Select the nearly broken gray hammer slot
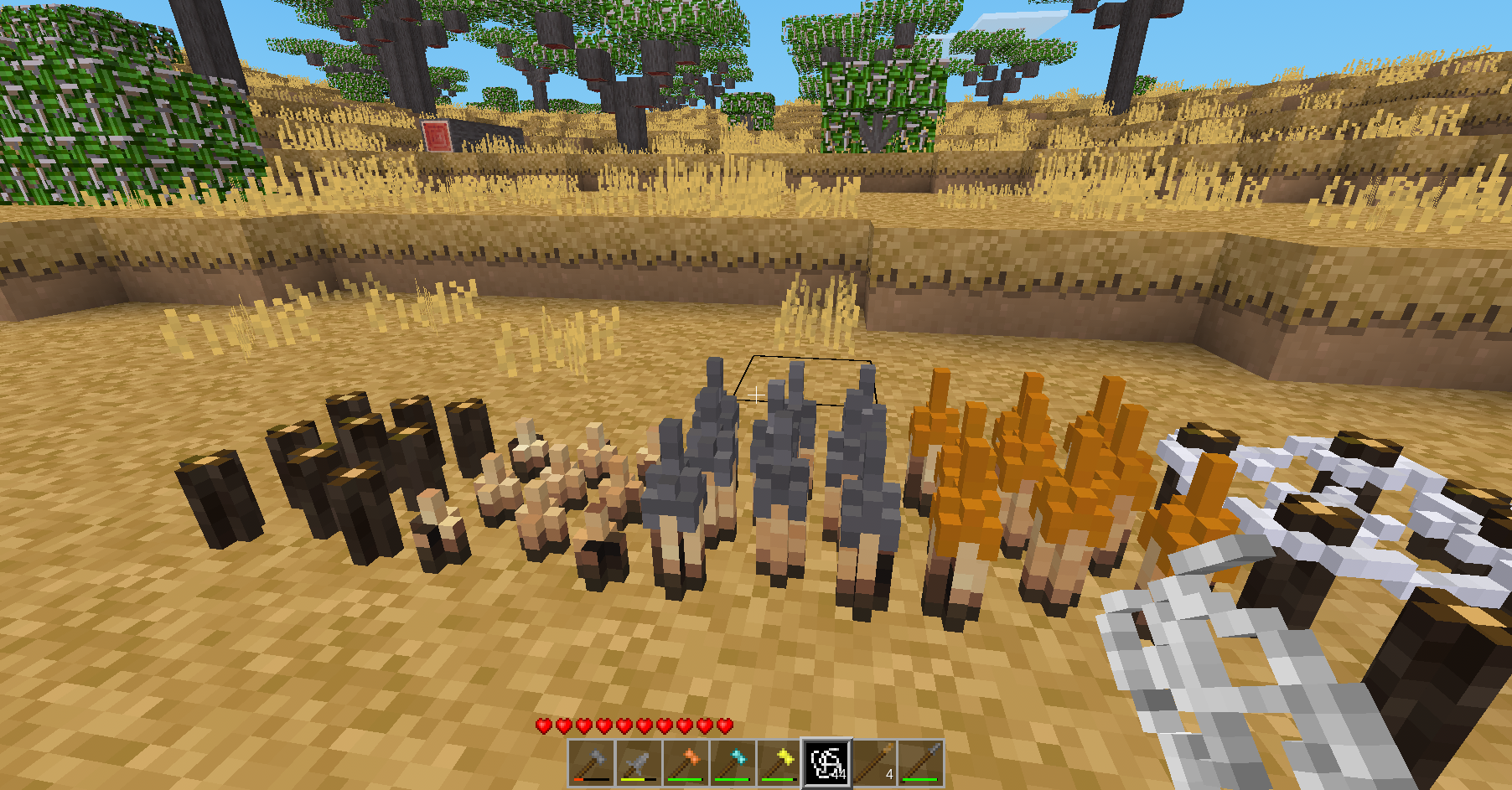This screenshot has height=790, width=1512. coord(592,763)
